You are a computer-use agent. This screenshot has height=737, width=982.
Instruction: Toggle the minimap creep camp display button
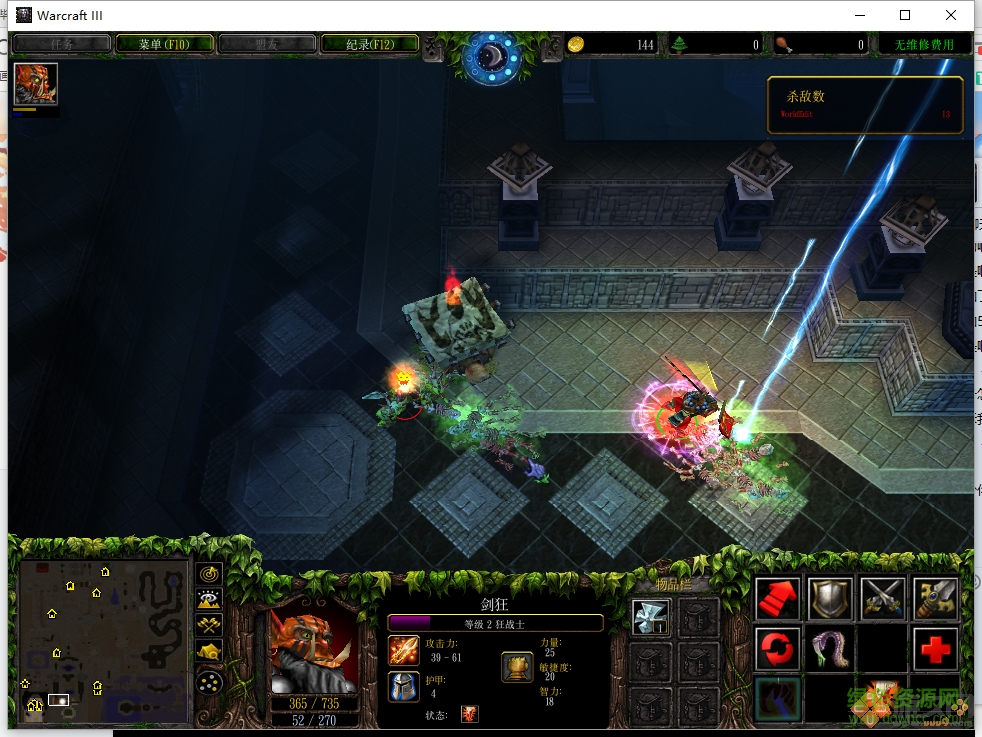(x=209, y=654)
